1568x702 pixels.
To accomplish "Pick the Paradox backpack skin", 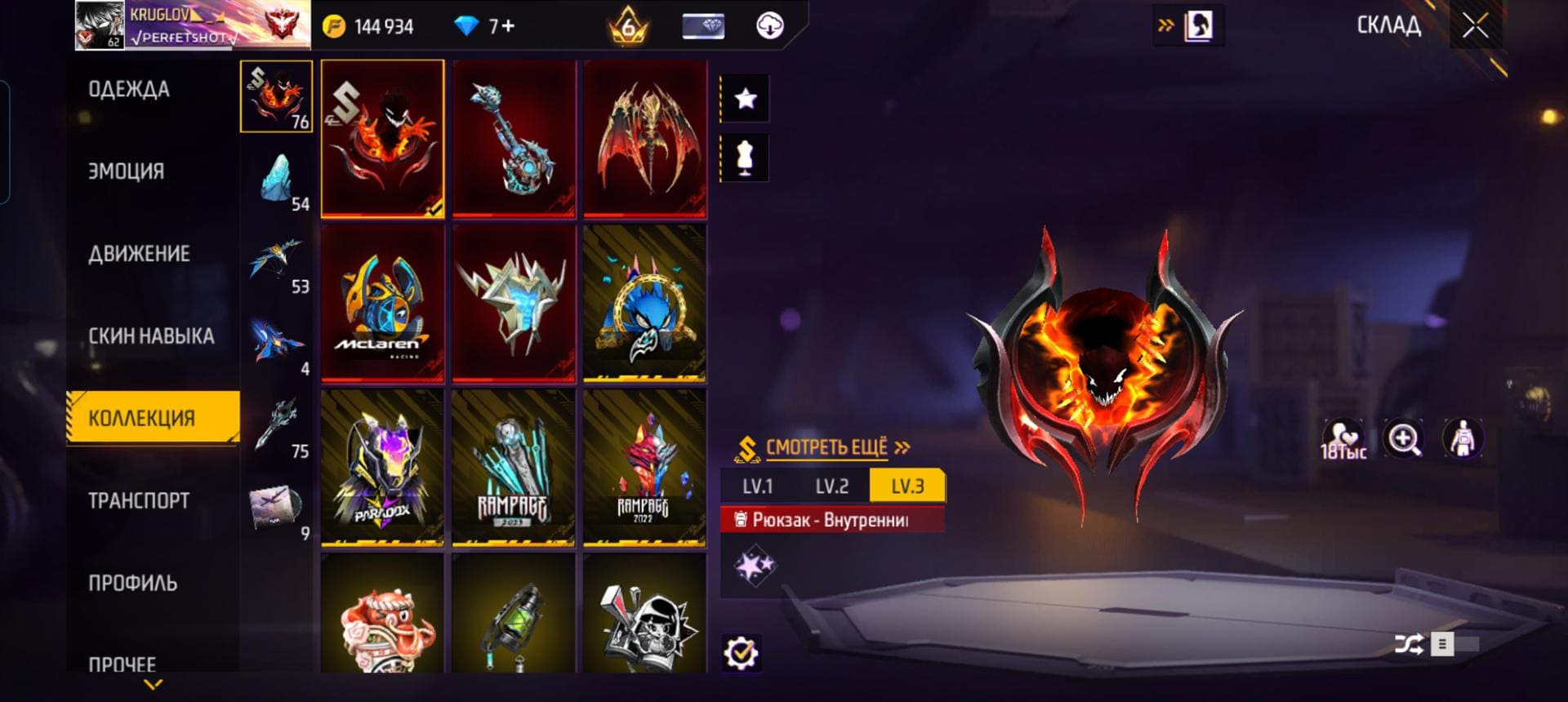I will click(382, 468).
